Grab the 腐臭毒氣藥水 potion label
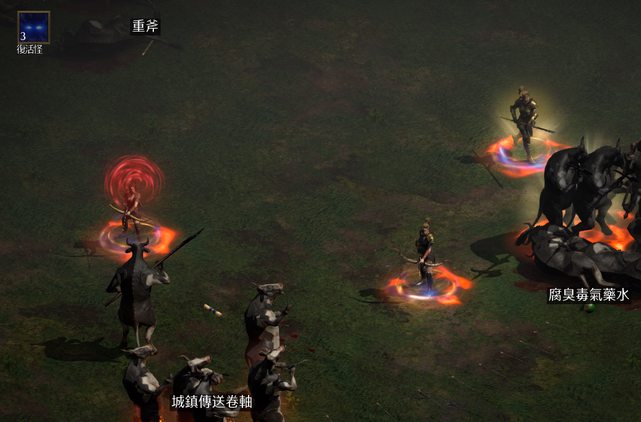 click(588, 295)
